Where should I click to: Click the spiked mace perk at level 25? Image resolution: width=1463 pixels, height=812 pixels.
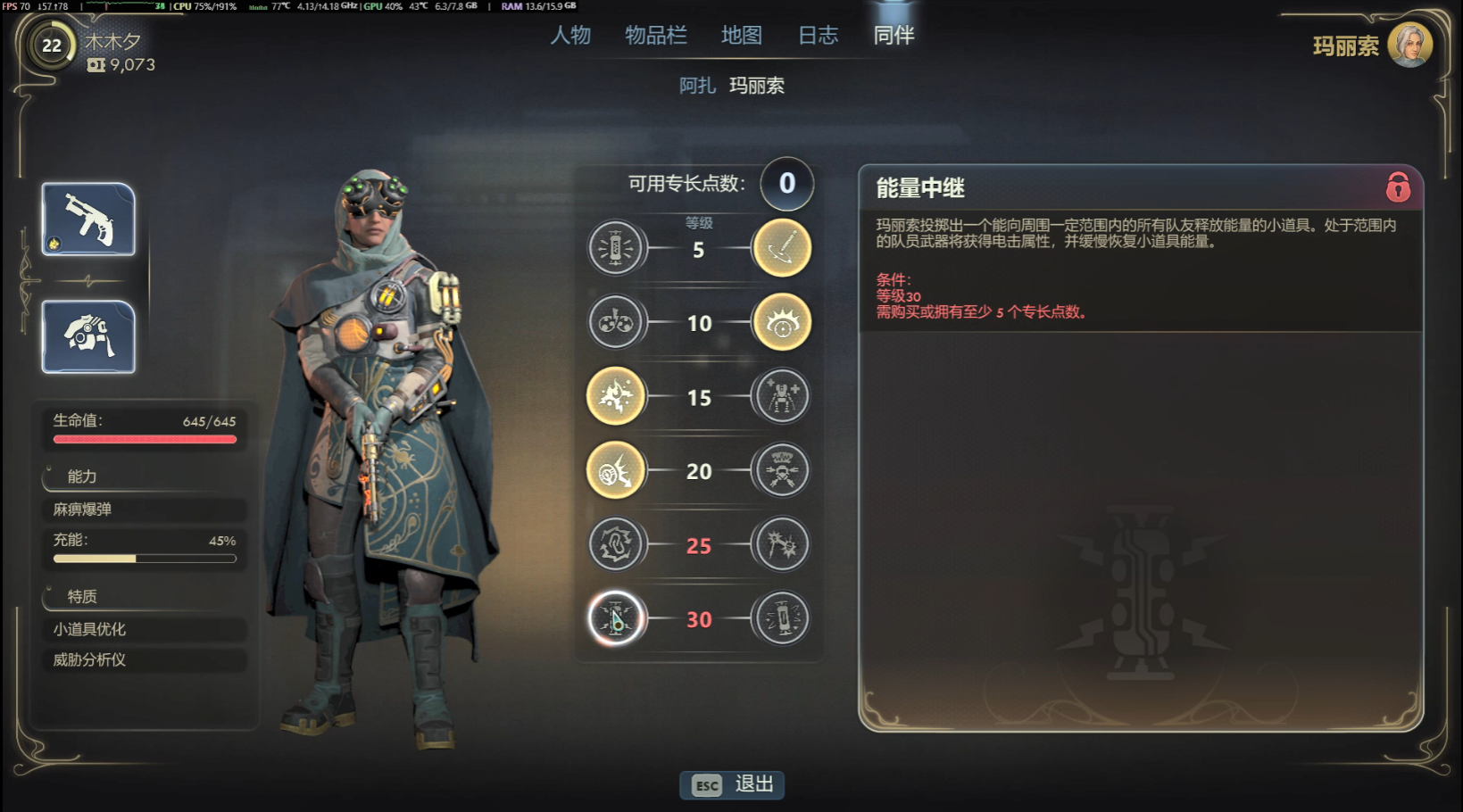pyautogui.click(x=781, y=544)
